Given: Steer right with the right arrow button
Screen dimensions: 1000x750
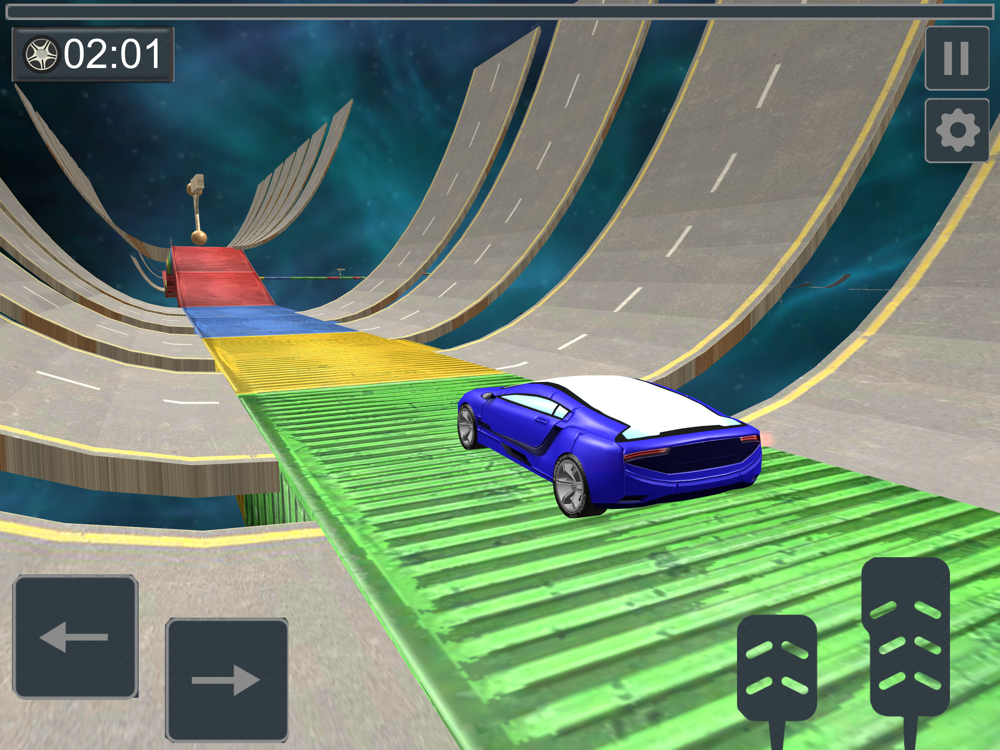Looking at the screenshot, I should (x=226, y=680).
